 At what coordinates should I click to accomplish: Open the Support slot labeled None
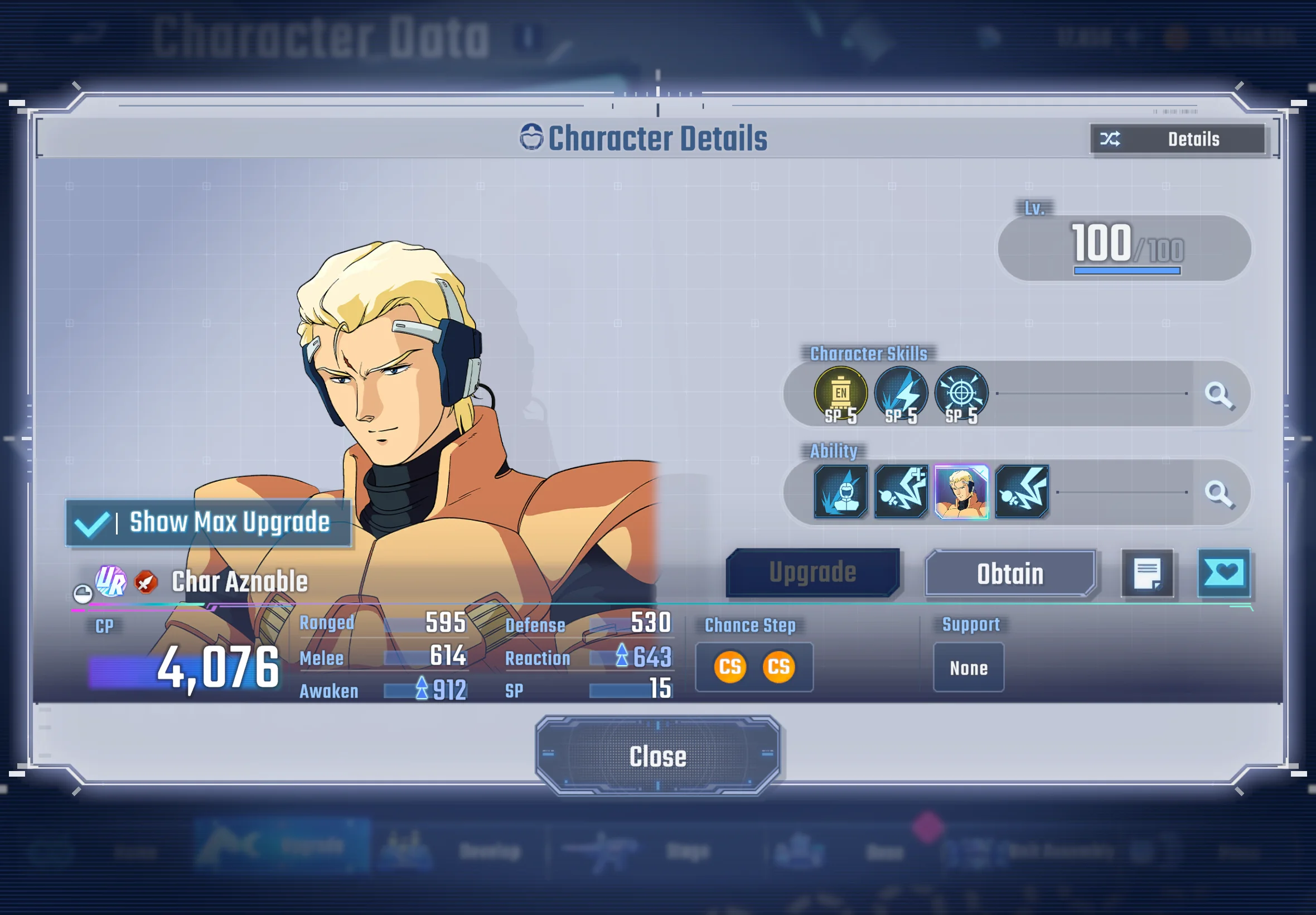tap(968, 667)
